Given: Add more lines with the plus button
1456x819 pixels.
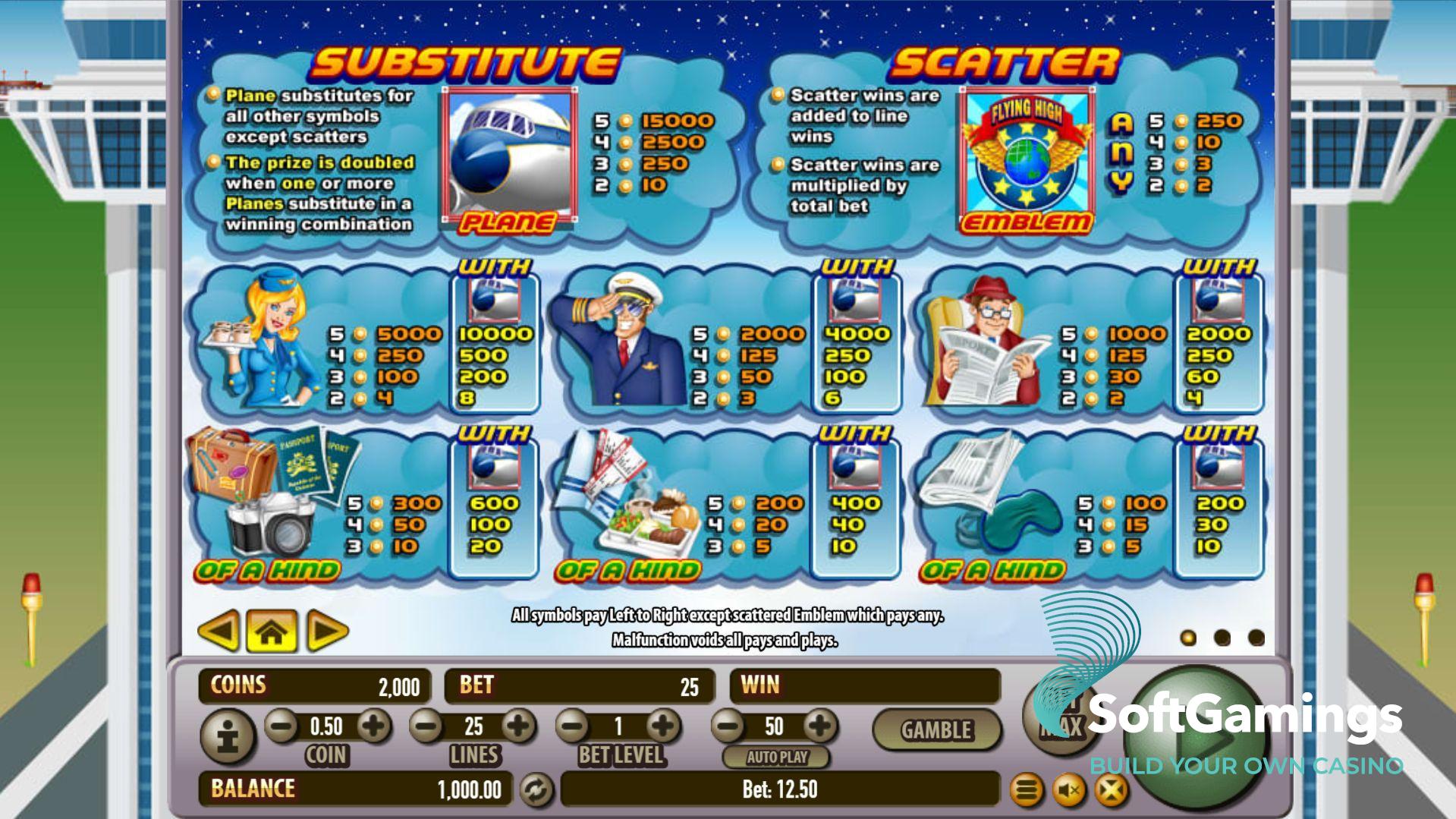Looking at the screenshot, I should [x=519, y=726].
